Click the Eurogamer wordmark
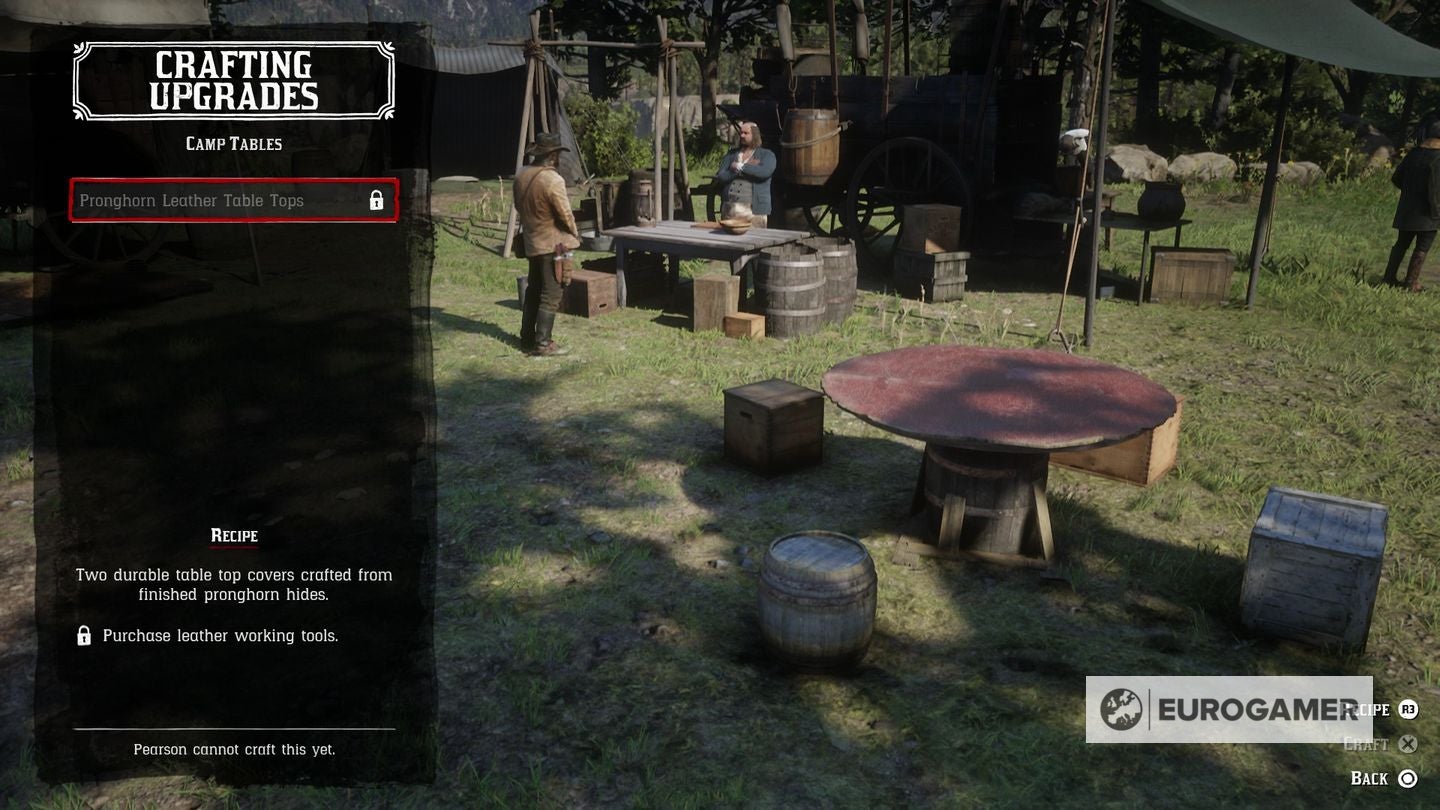The image size is (1440, 810). (1255, 709)
